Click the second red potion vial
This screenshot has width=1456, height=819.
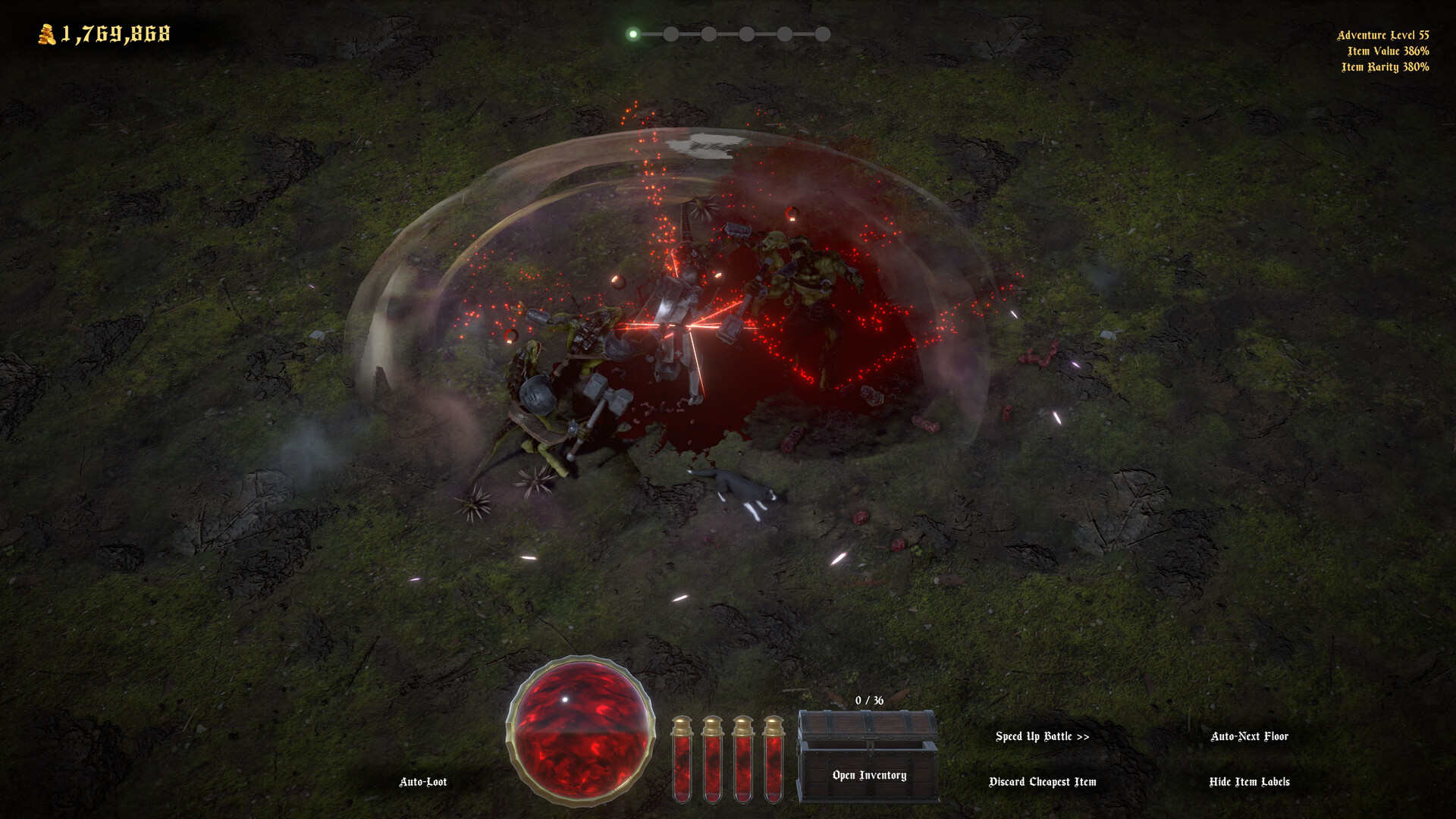tap(714, 762)
